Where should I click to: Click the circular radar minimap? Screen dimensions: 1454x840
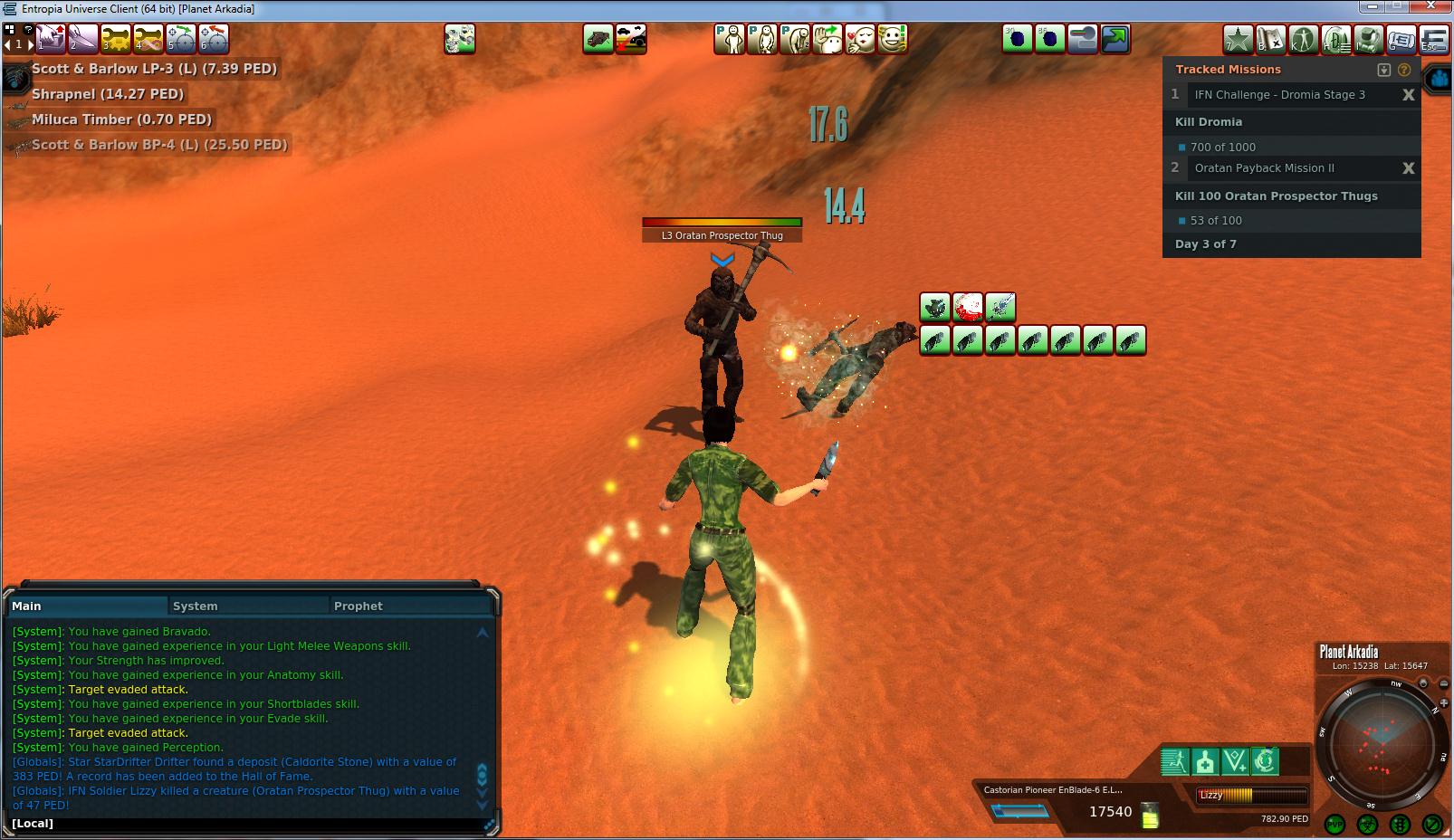(x=1380, y=744)
